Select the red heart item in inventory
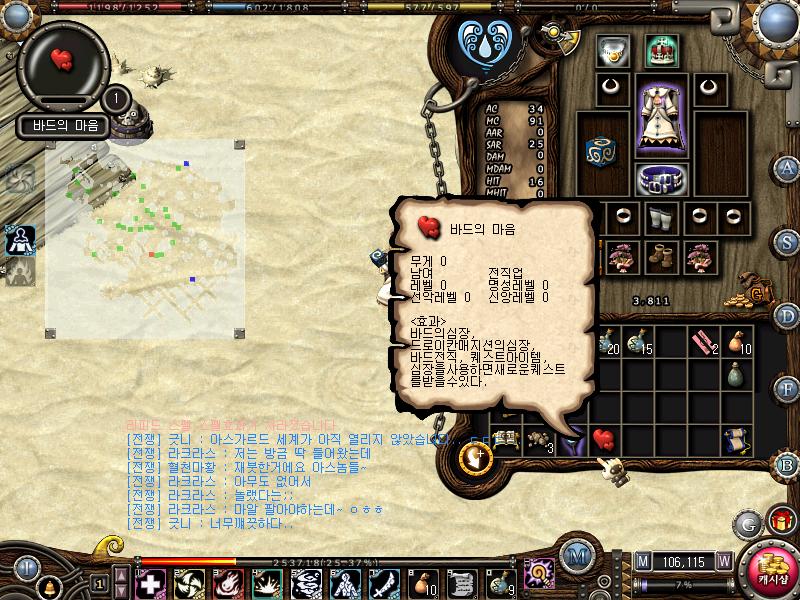 (x=603, y=437)
